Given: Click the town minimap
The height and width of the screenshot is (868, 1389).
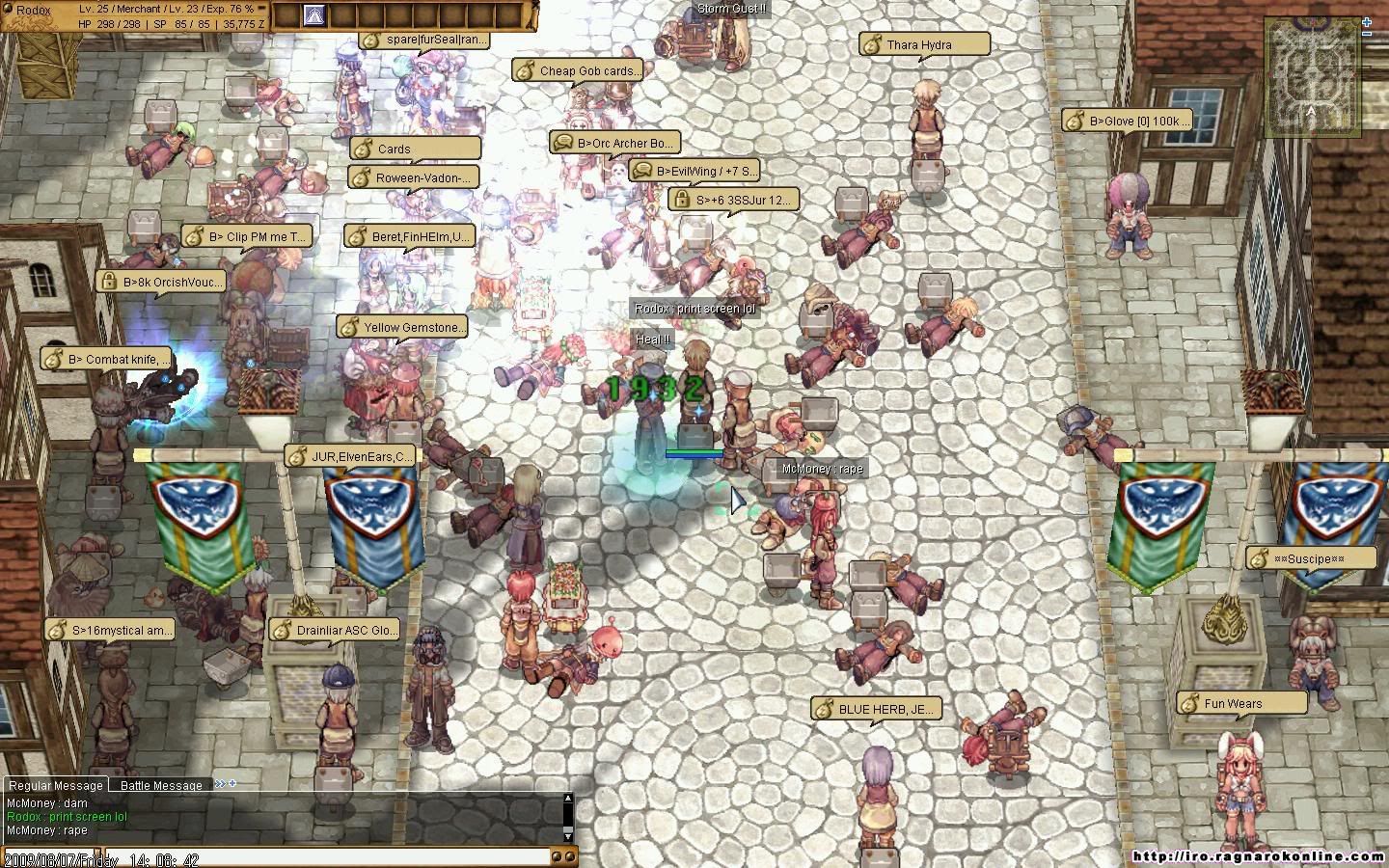Looking at the screenshot, I should [x=1313, y=75].
